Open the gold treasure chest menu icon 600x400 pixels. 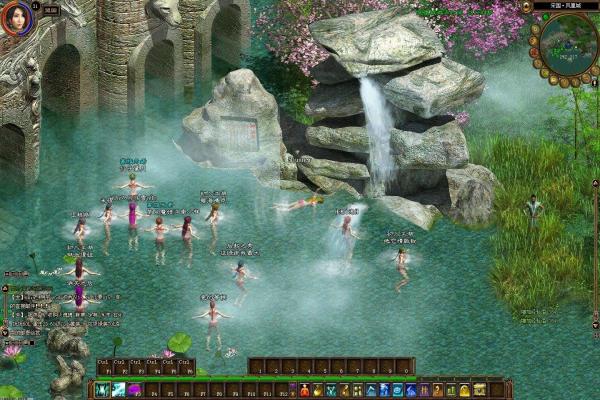[x=479, y=389]
